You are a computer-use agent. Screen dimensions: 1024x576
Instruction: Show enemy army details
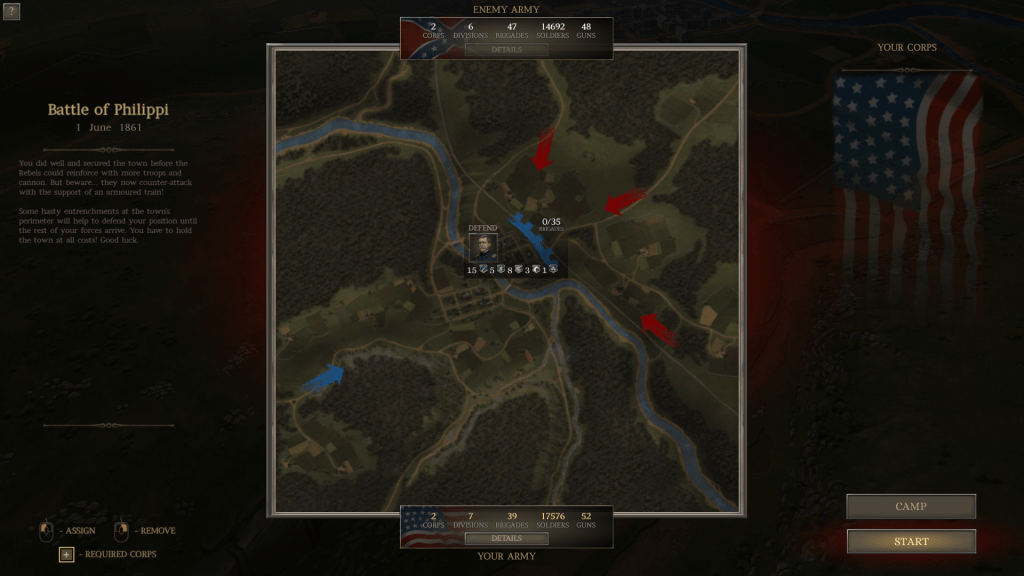(506, 49)
